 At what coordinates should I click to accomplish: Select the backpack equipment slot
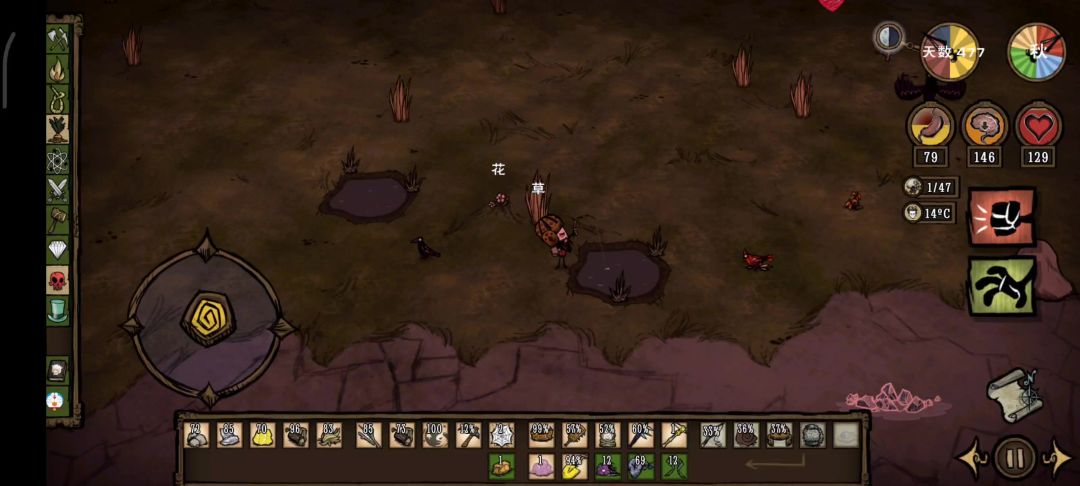pos(813,435)
